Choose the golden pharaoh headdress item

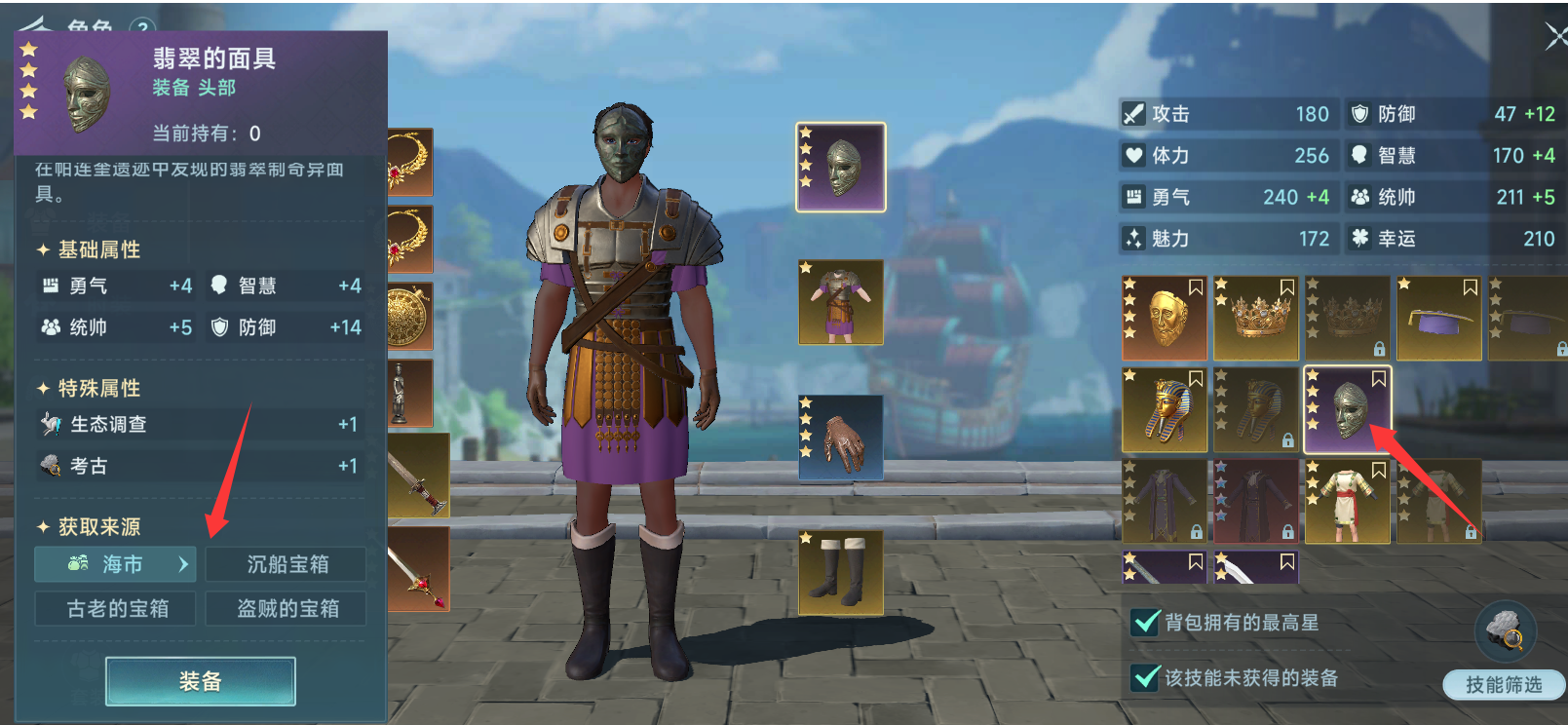(x=1166, y=410)
